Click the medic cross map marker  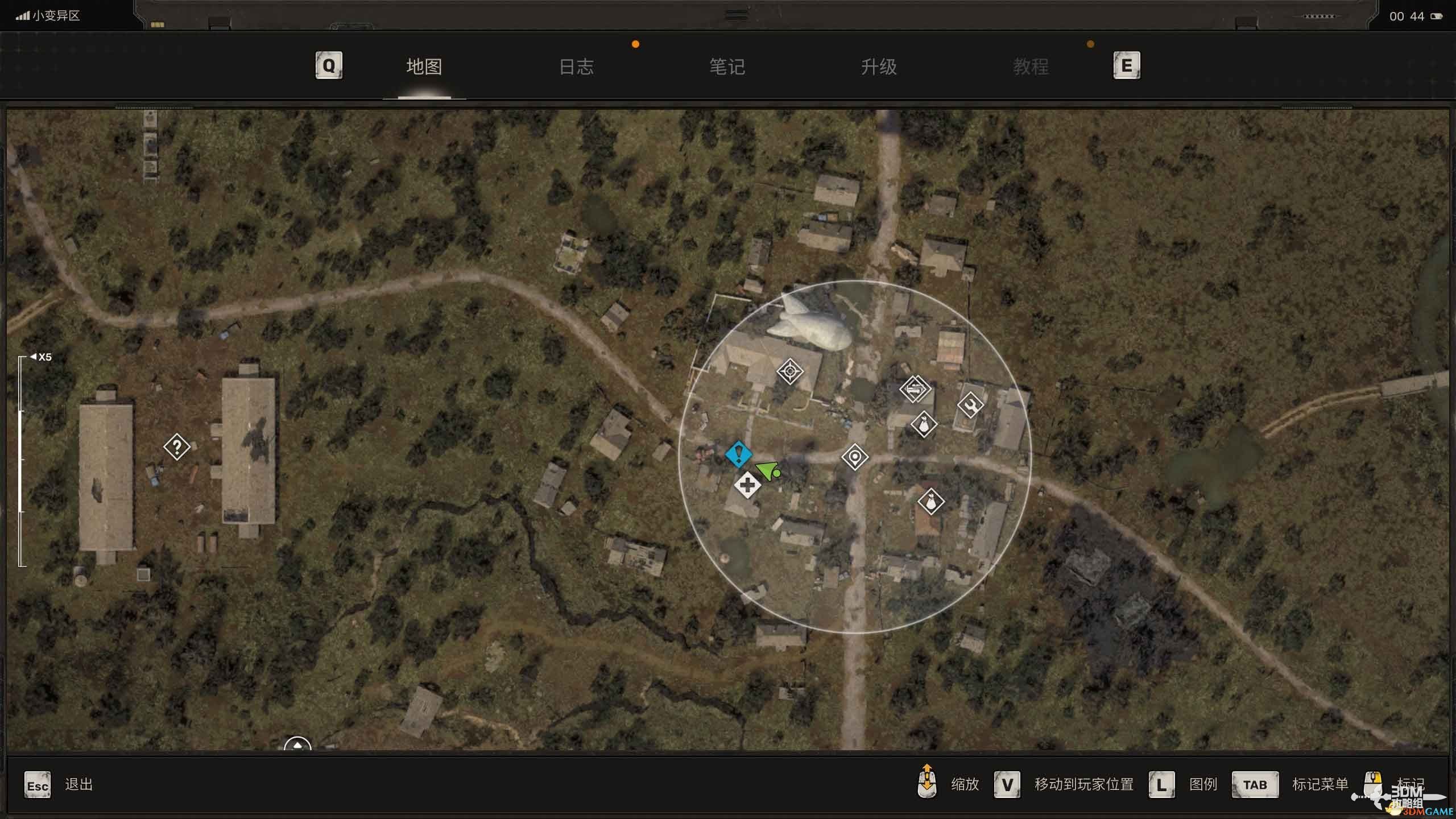point(747,486)
